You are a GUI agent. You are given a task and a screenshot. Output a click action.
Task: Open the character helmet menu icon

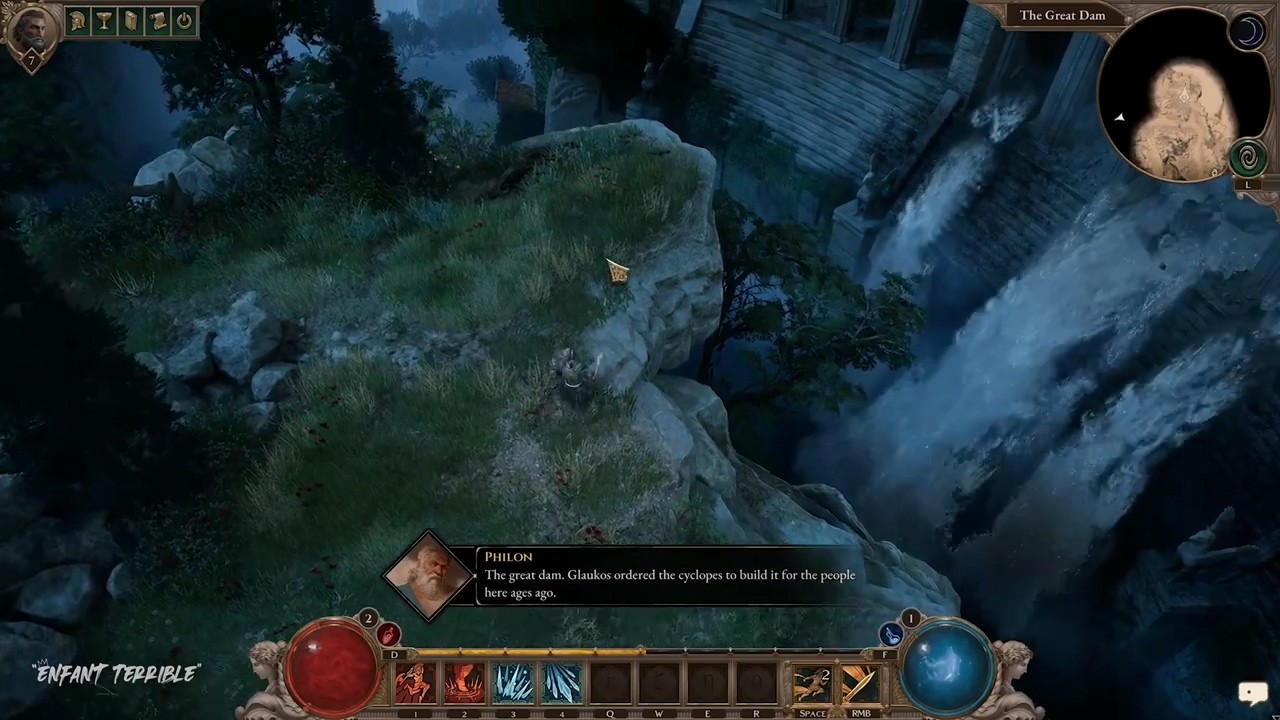coord(77,21)
